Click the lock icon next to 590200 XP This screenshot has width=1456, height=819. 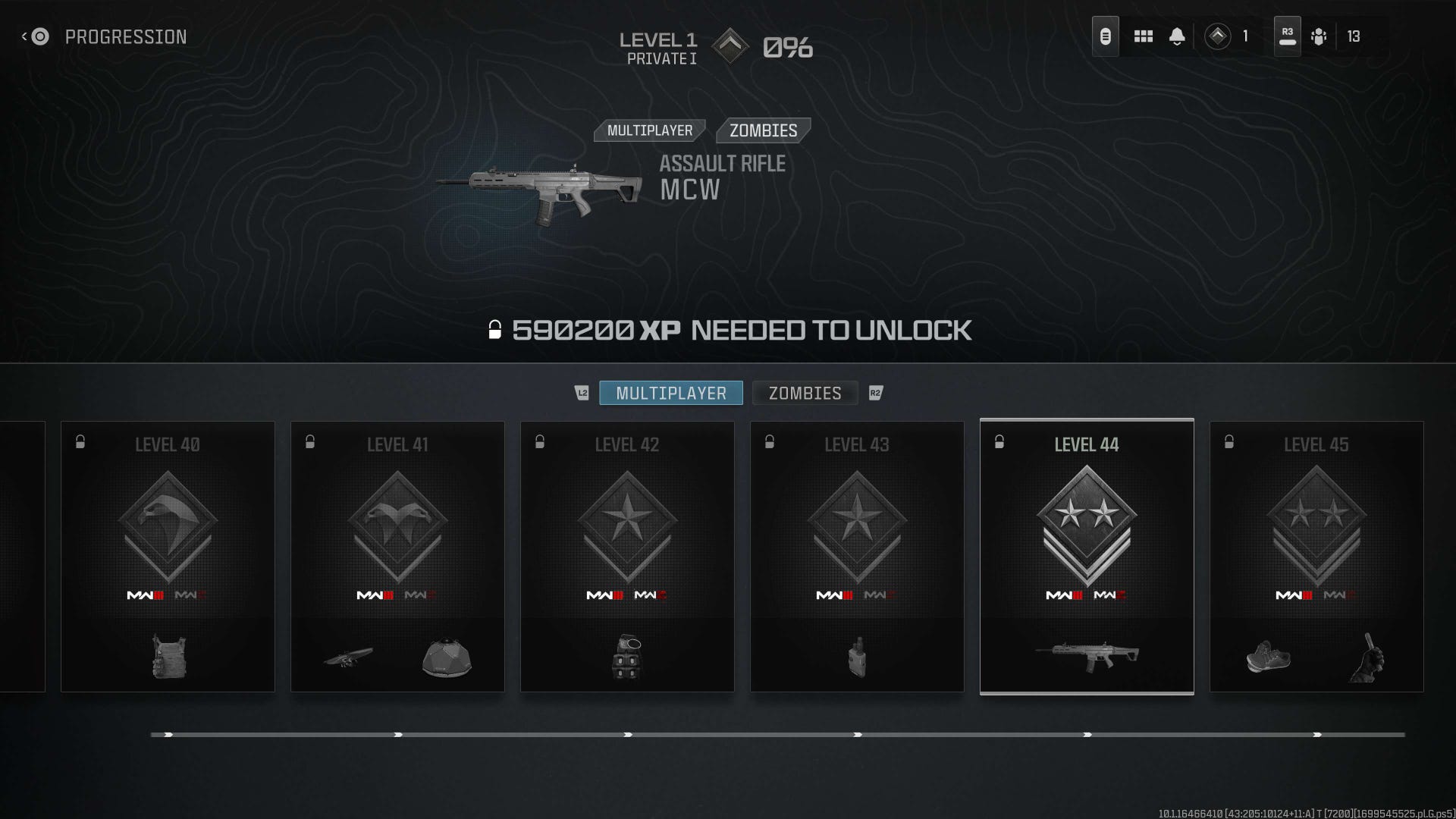[496, 330]
